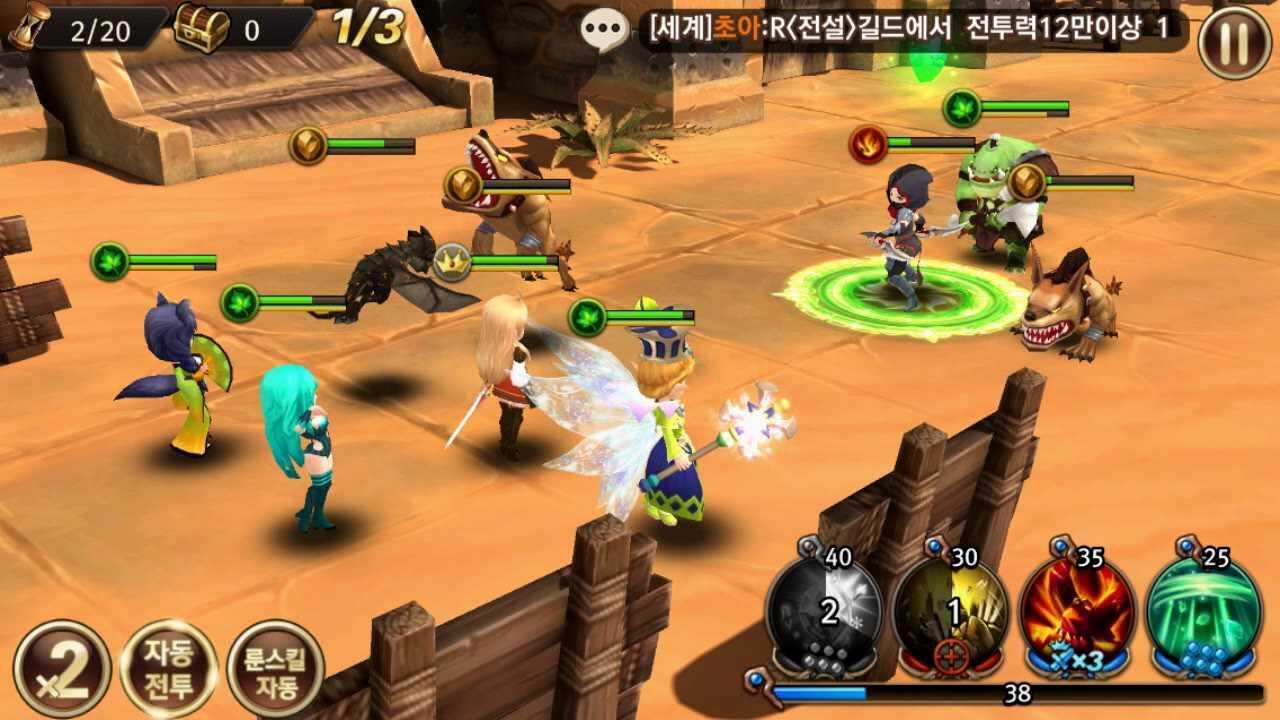Use the grey frost skill costing 40
This screenshot has width=1280, height=720.
click(x=824, y=612)
